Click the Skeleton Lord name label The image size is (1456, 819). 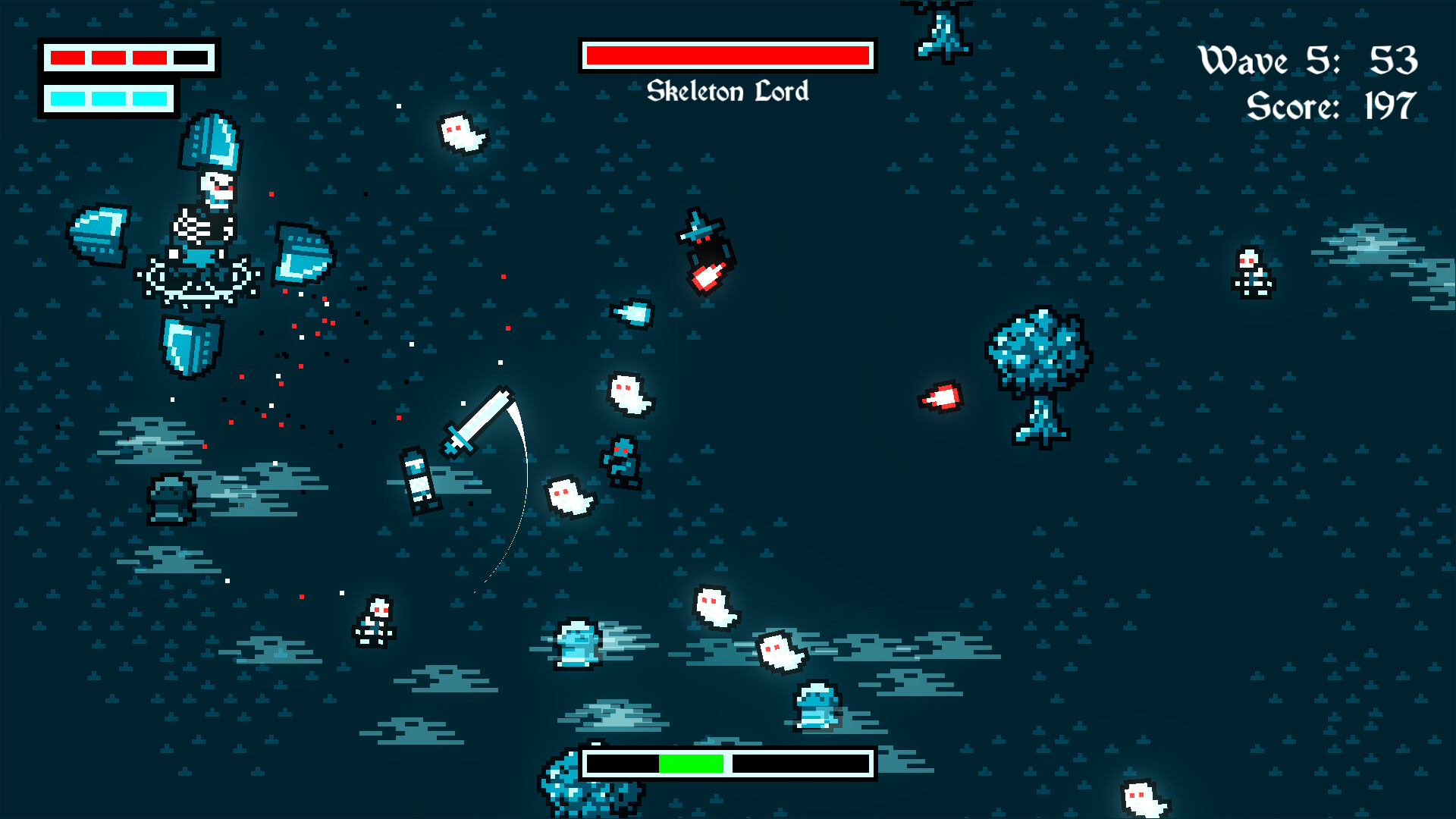[x=730, y=93]
